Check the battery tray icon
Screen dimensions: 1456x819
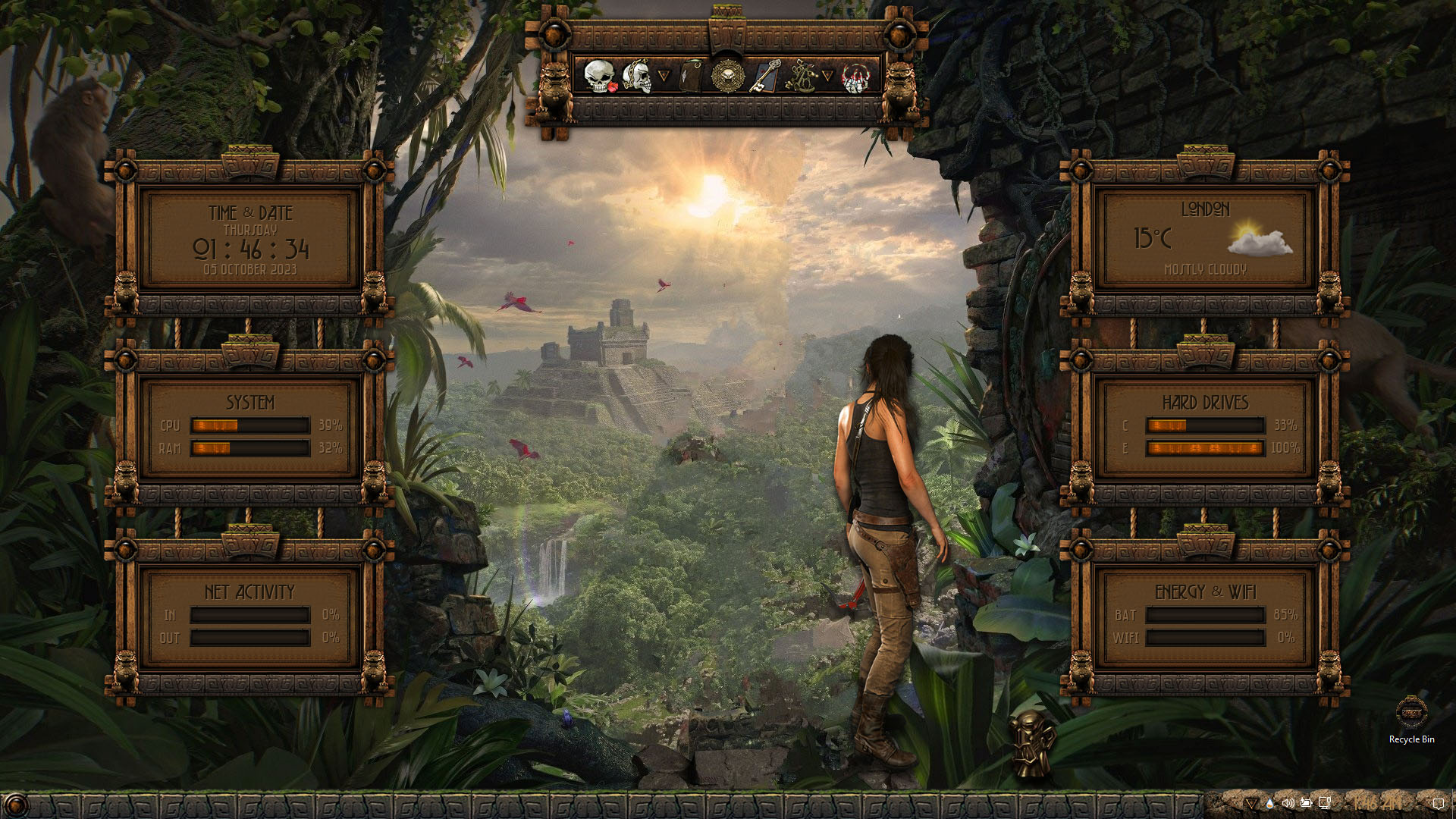(x=1306, y=802)
